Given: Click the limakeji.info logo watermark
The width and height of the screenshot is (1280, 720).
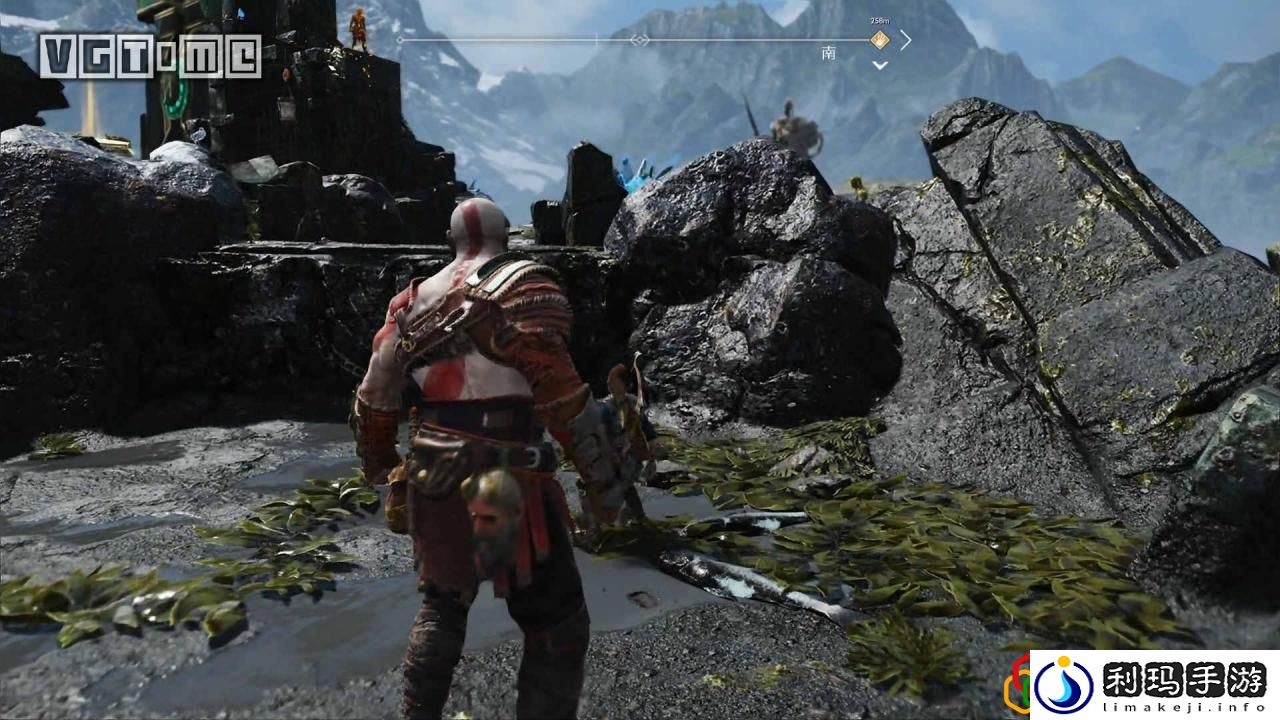Looking at the screenshot, I should [x=1153, y=685].
